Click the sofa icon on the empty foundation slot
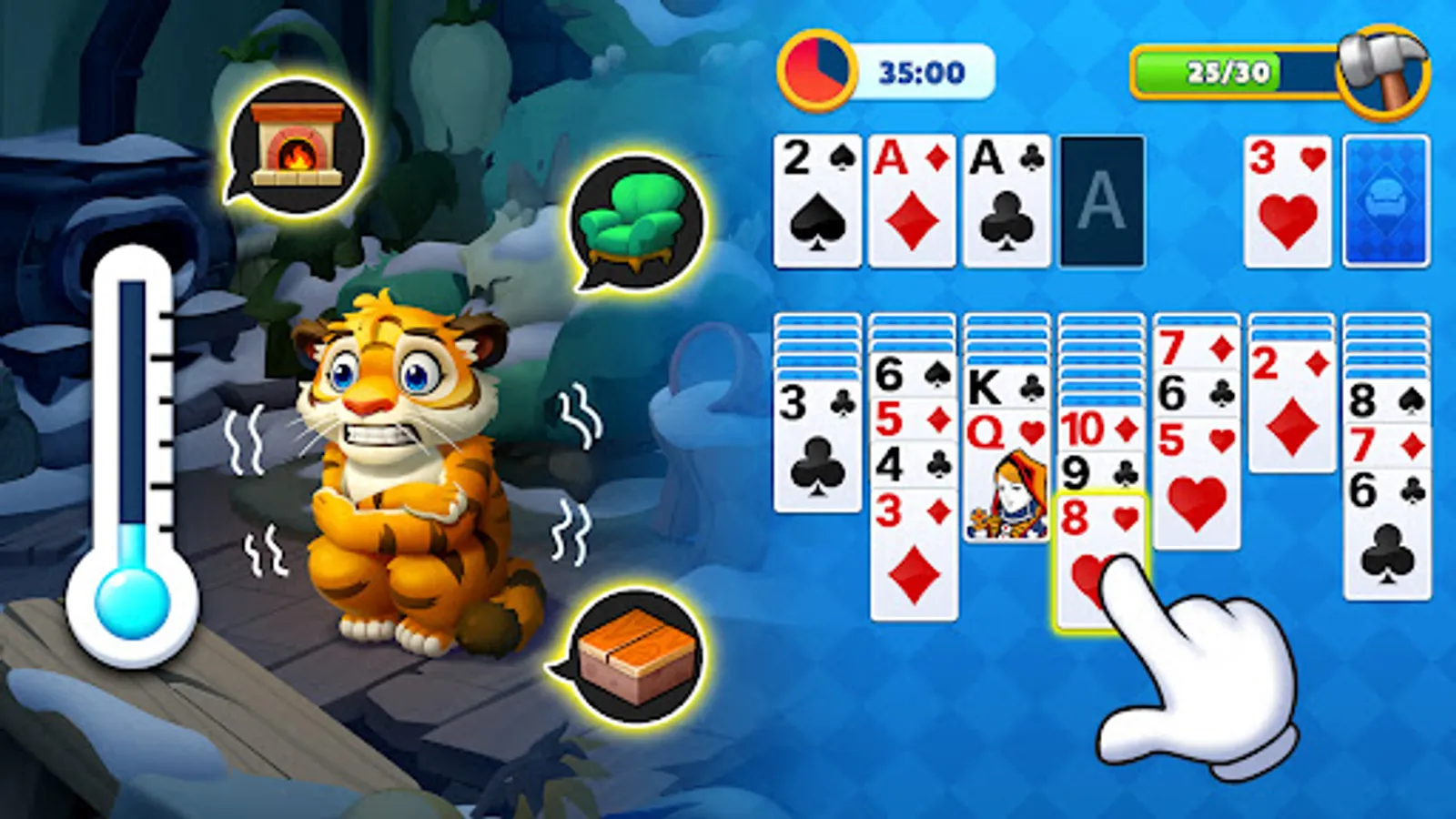The width and height of the screenshot is (1456, 819). click(x=1384, y=202)
